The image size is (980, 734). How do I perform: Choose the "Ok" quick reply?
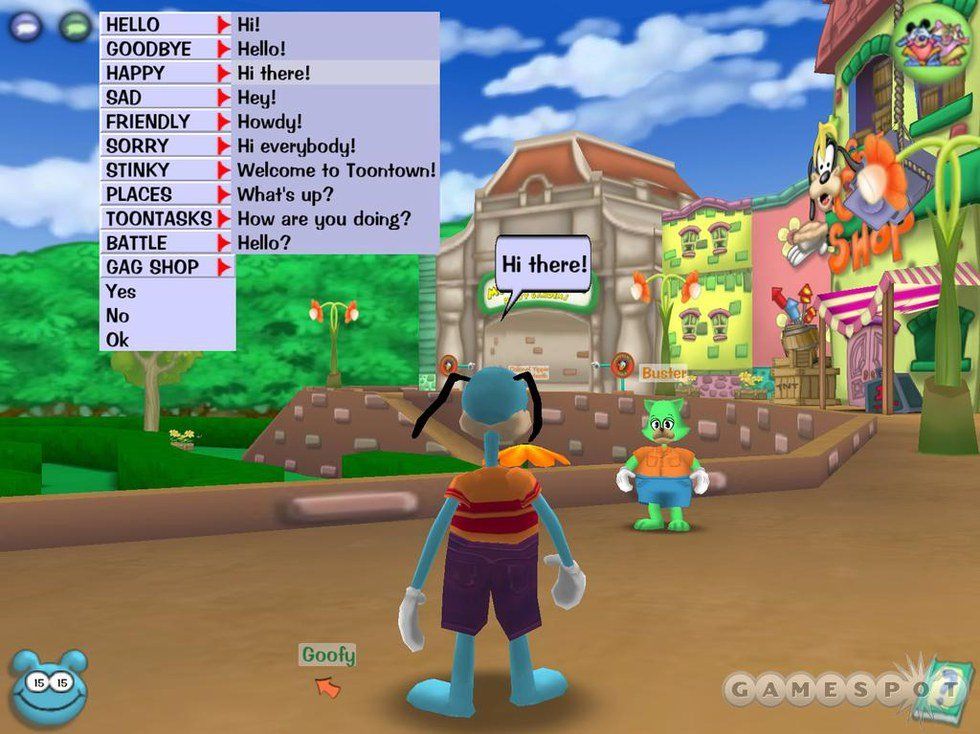point(118,340)
